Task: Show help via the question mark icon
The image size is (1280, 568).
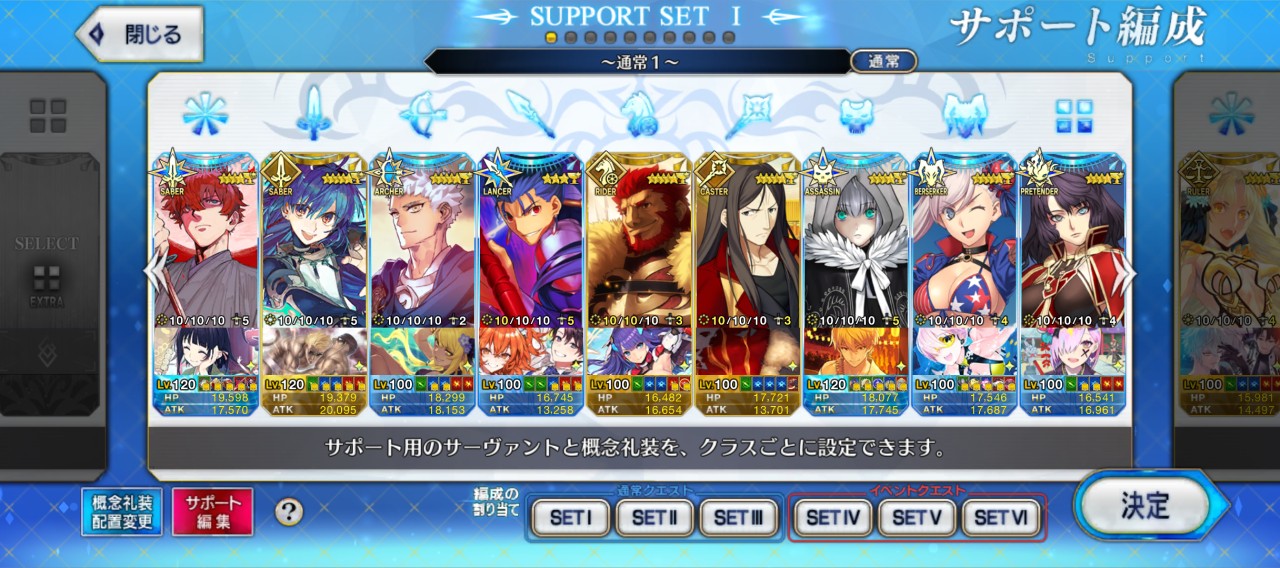Action: click(289, 512)
